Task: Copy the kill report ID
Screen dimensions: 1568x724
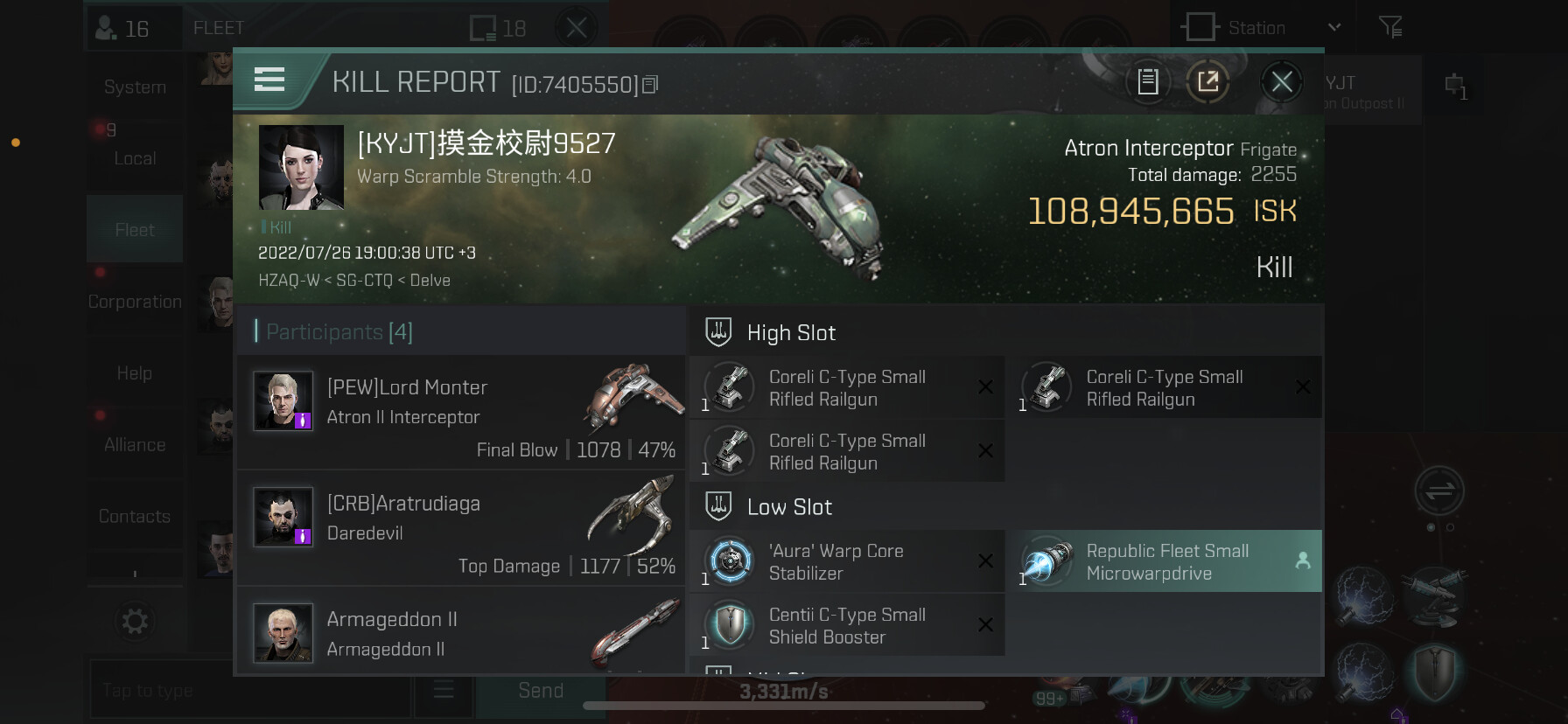Action: [650, 85]
